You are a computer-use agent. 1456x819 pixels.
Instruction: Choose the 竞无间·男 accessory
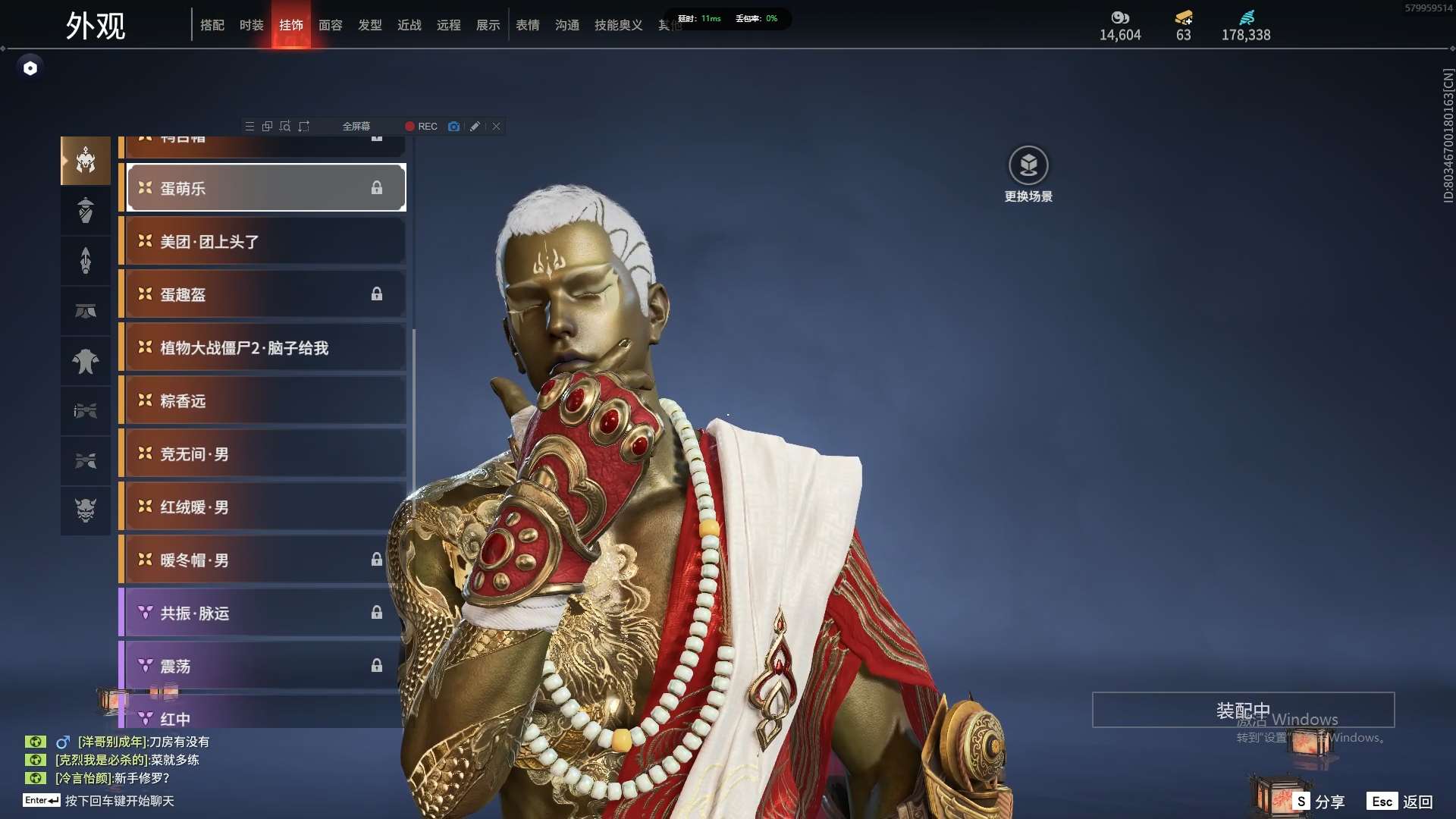pos(265,453)
